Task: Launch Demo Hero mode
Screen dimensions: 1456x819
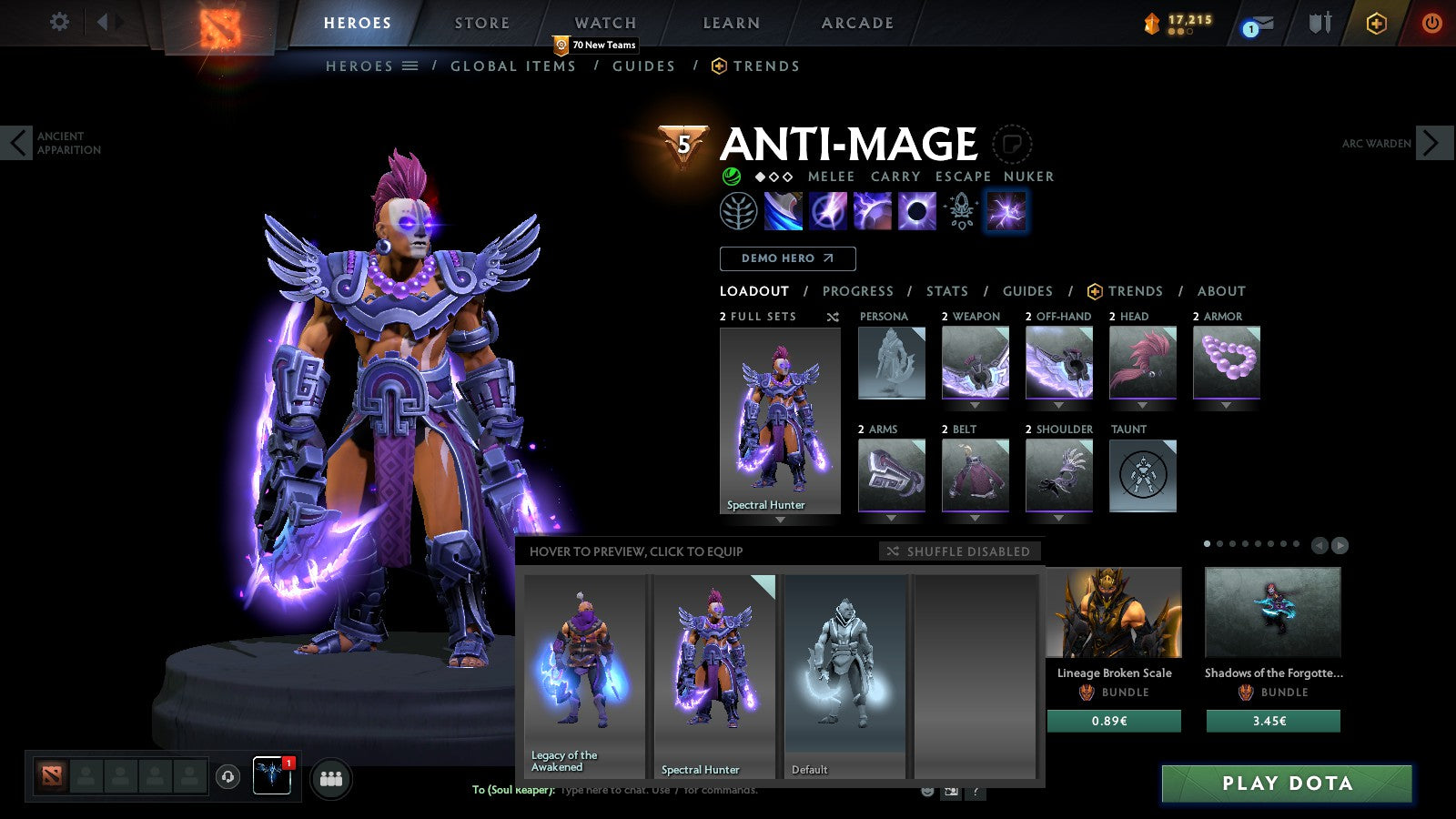Action: (787, 258)
